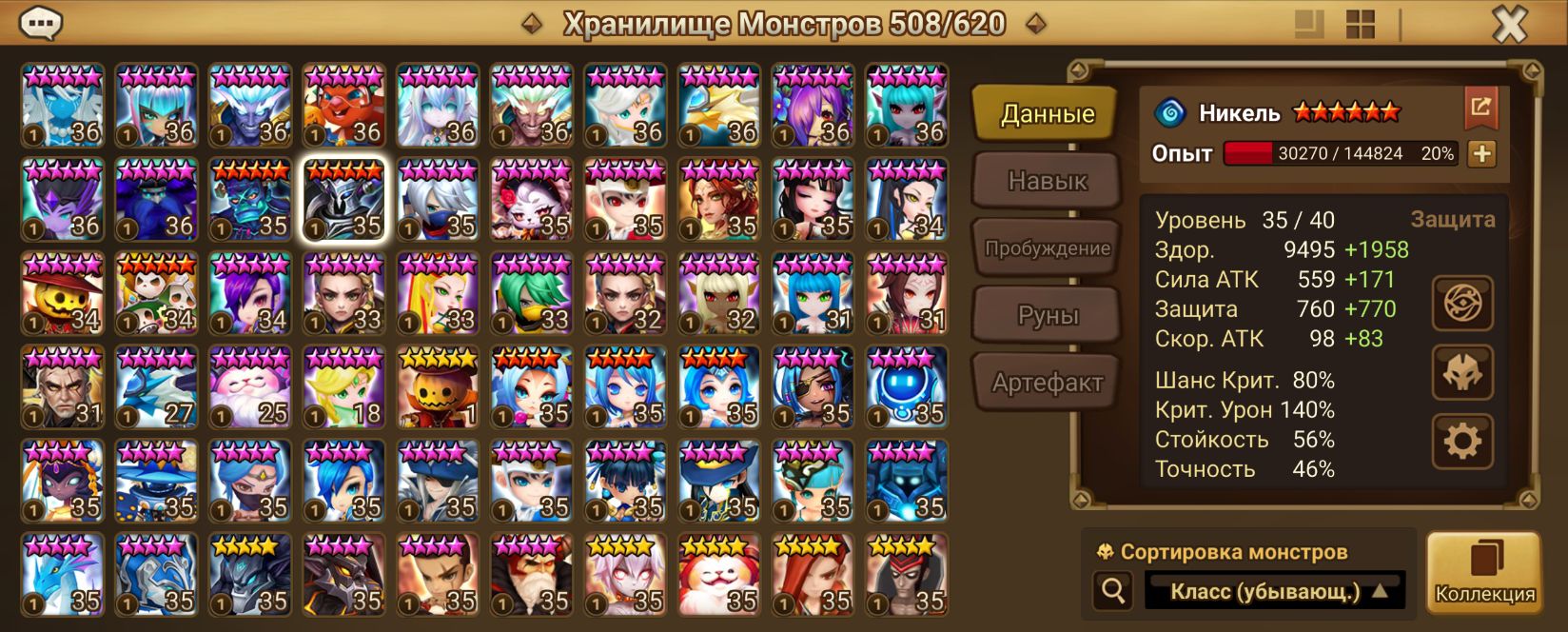The height and width of the screenshot is (632, 1568).
Task: Close the monster storage window
Action: 1509,25
